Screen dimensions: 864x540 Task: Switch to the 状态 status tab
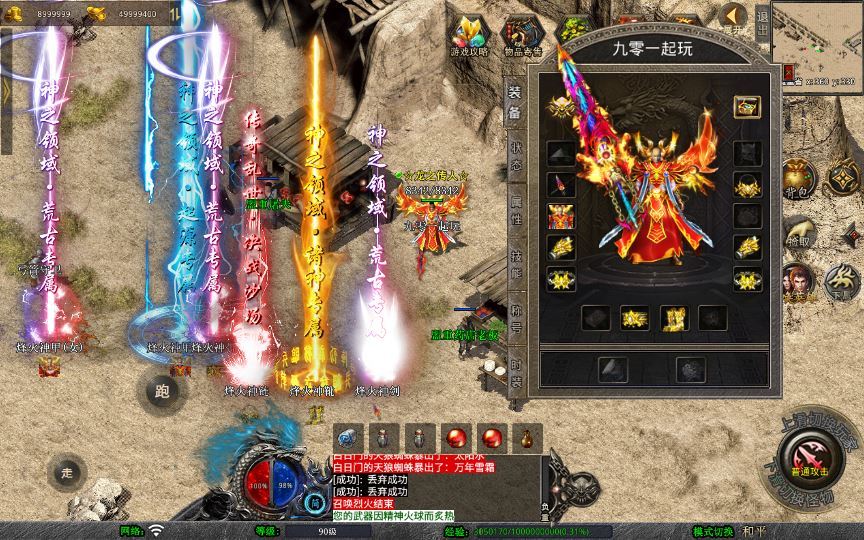click(515, 153)
